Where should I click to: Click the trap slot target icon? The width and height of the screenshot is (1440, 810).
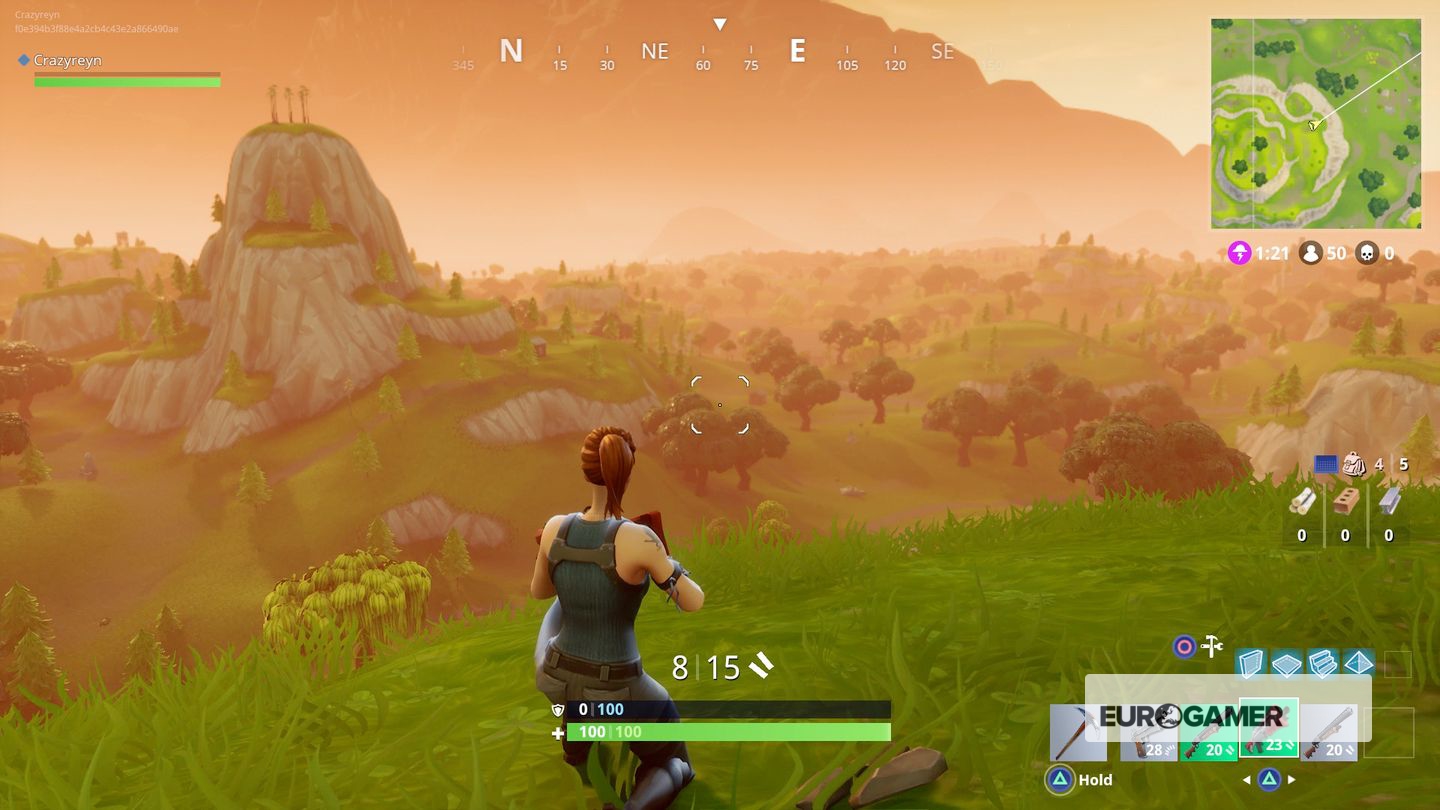click(1183, 648)
